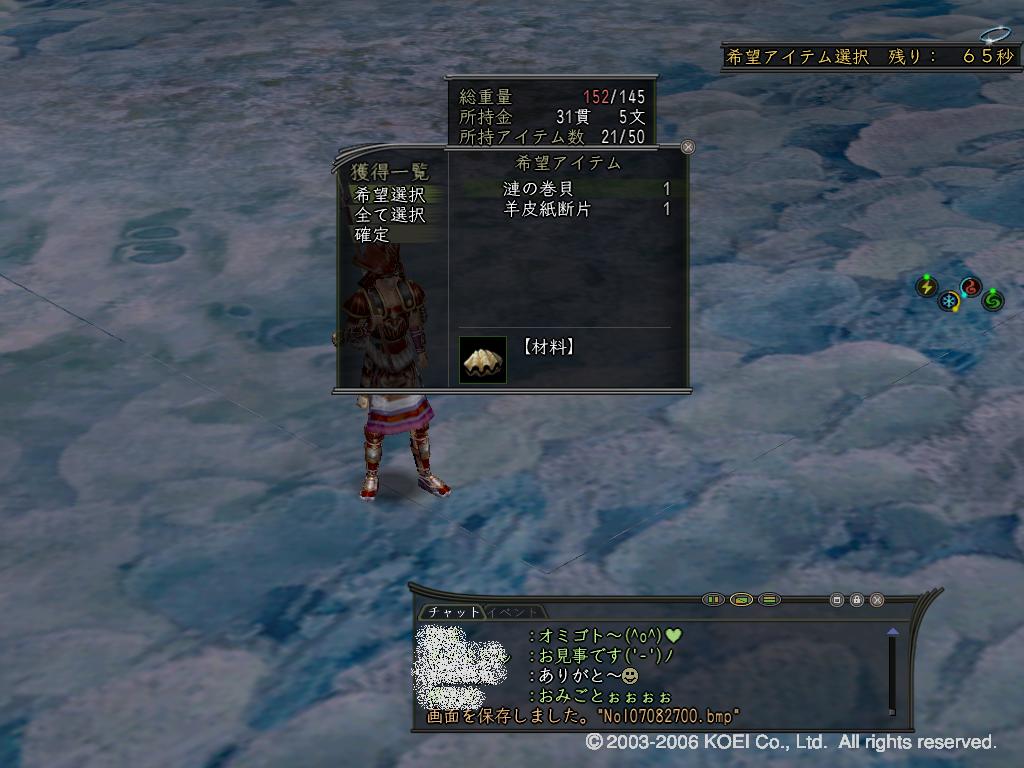
Task: Close the loot list window
Action: [x=687, y=147]
